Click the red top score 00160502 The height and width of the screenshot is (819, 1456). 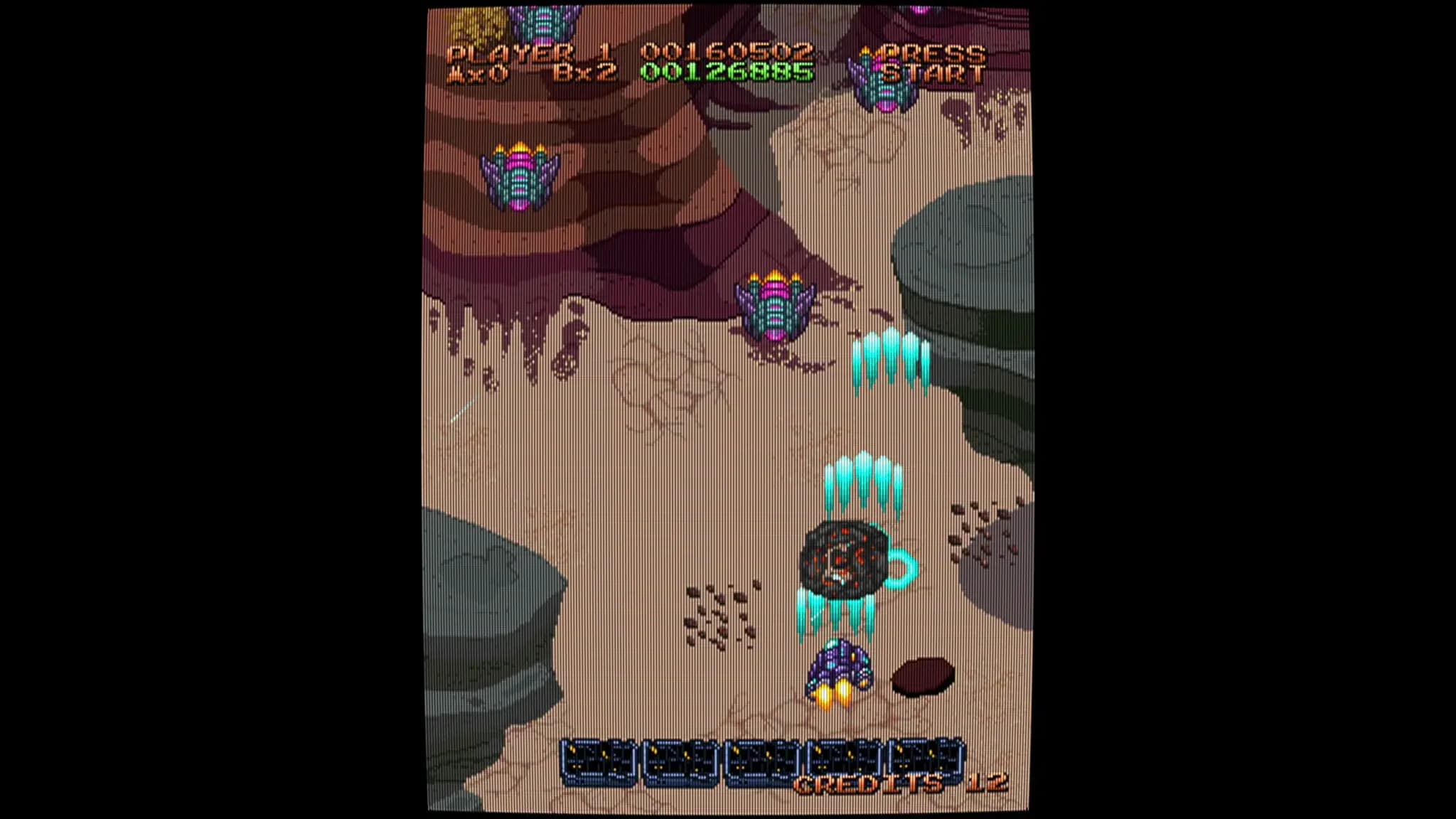[725, 51]
